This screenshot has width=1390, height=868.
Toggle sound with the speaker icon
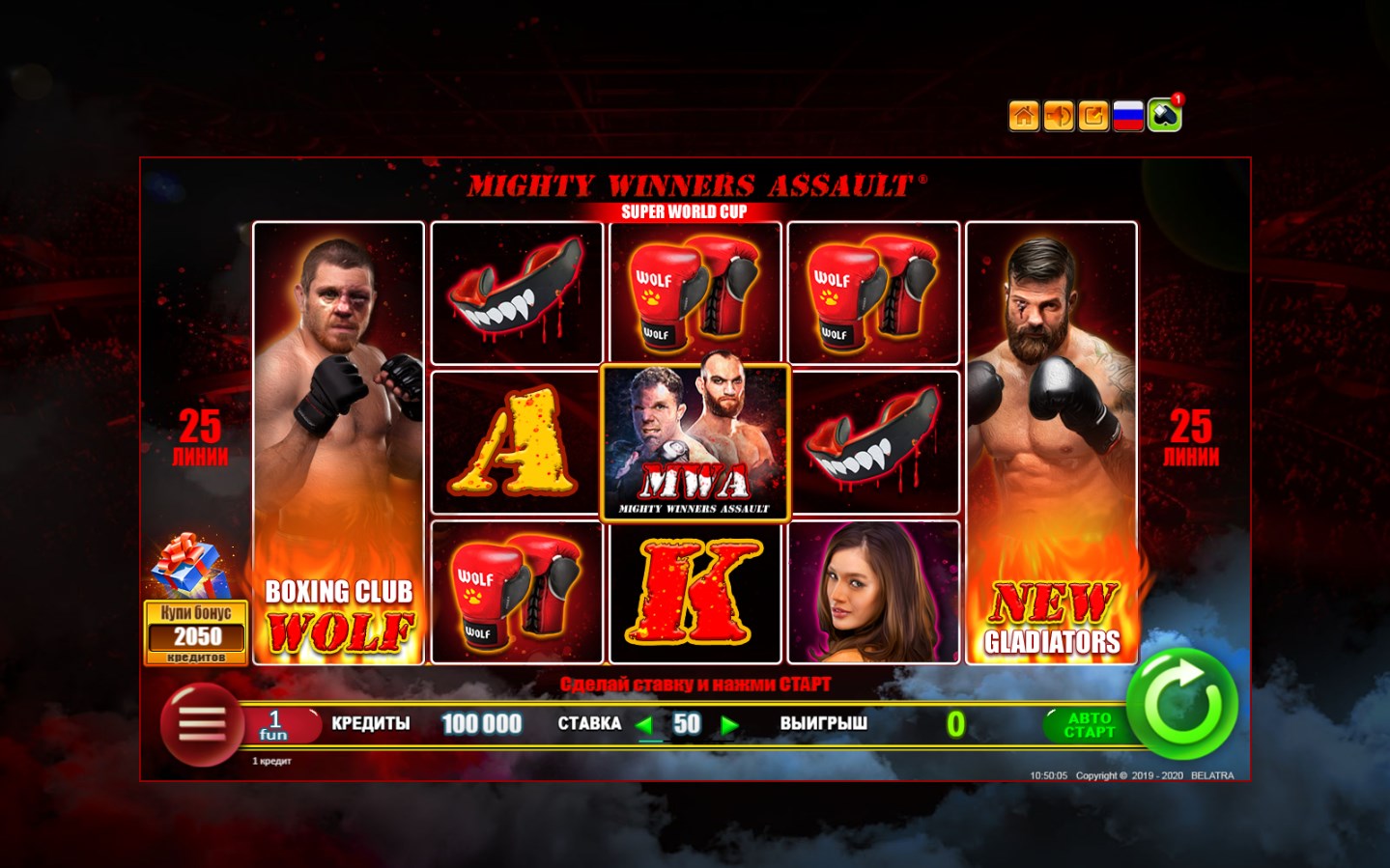point(1059,116)
